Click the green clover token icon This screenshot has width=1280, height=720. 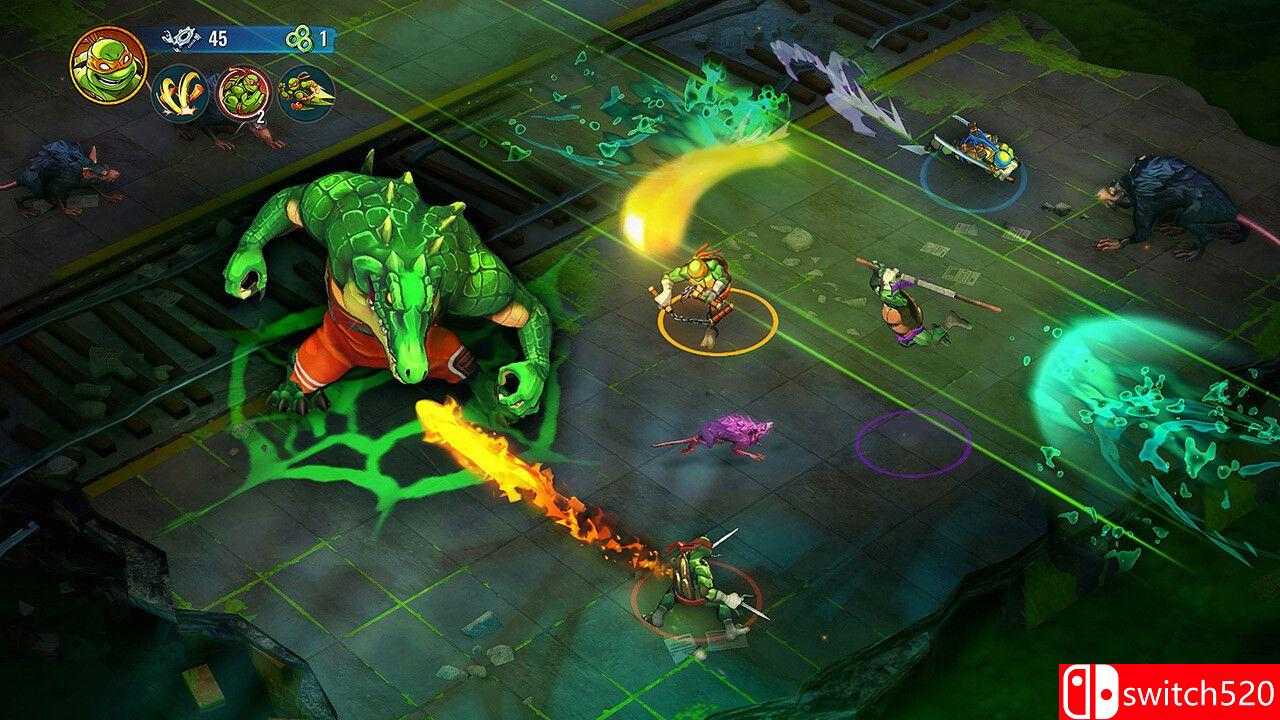click(298, 40)
